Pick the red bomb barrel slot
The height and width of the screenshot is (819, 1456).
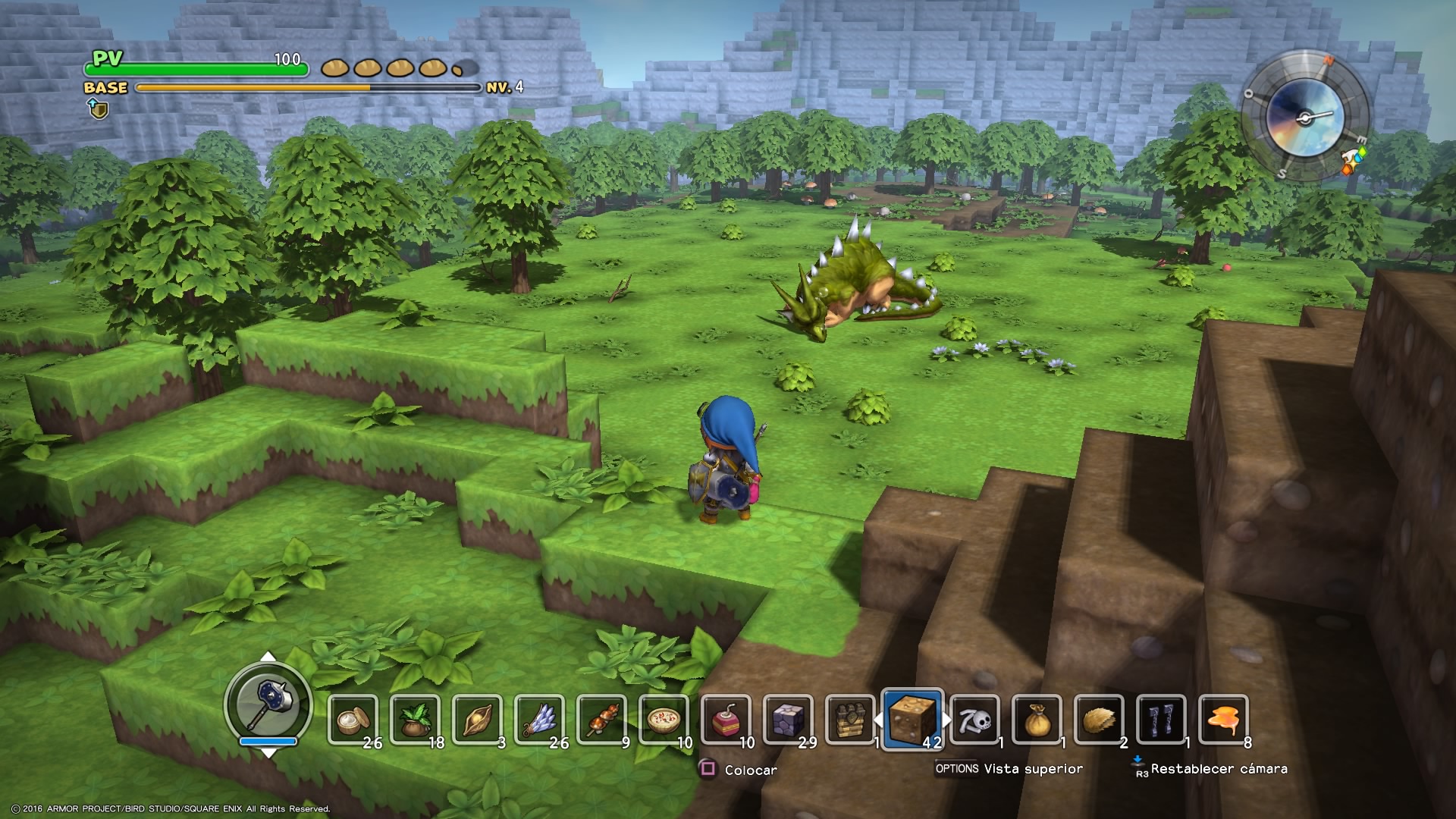pos(726,720)
